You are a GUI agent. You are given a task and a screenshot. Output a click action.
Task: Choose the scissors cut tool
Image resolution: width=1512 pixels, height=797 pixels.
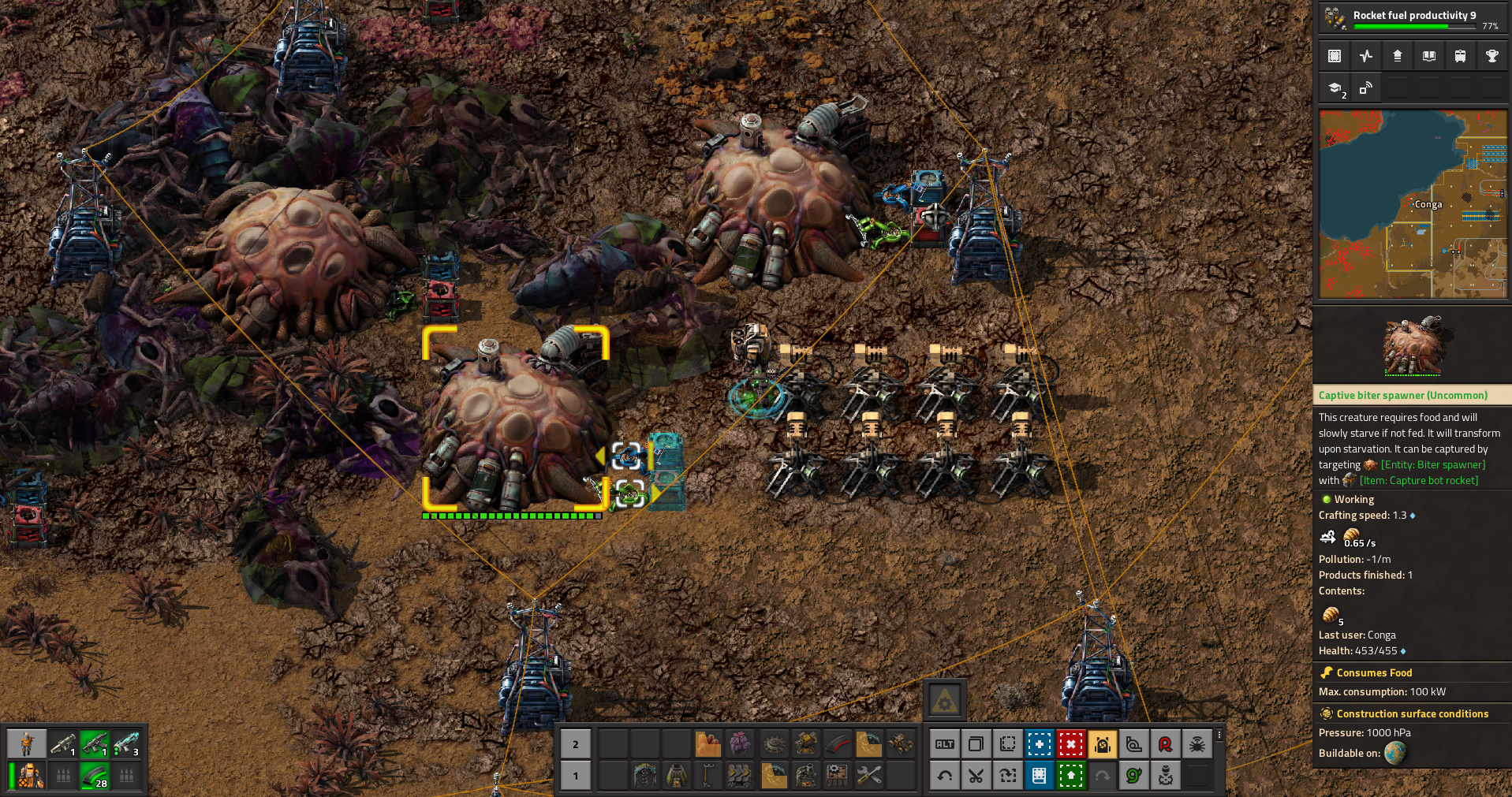point(976,776)
